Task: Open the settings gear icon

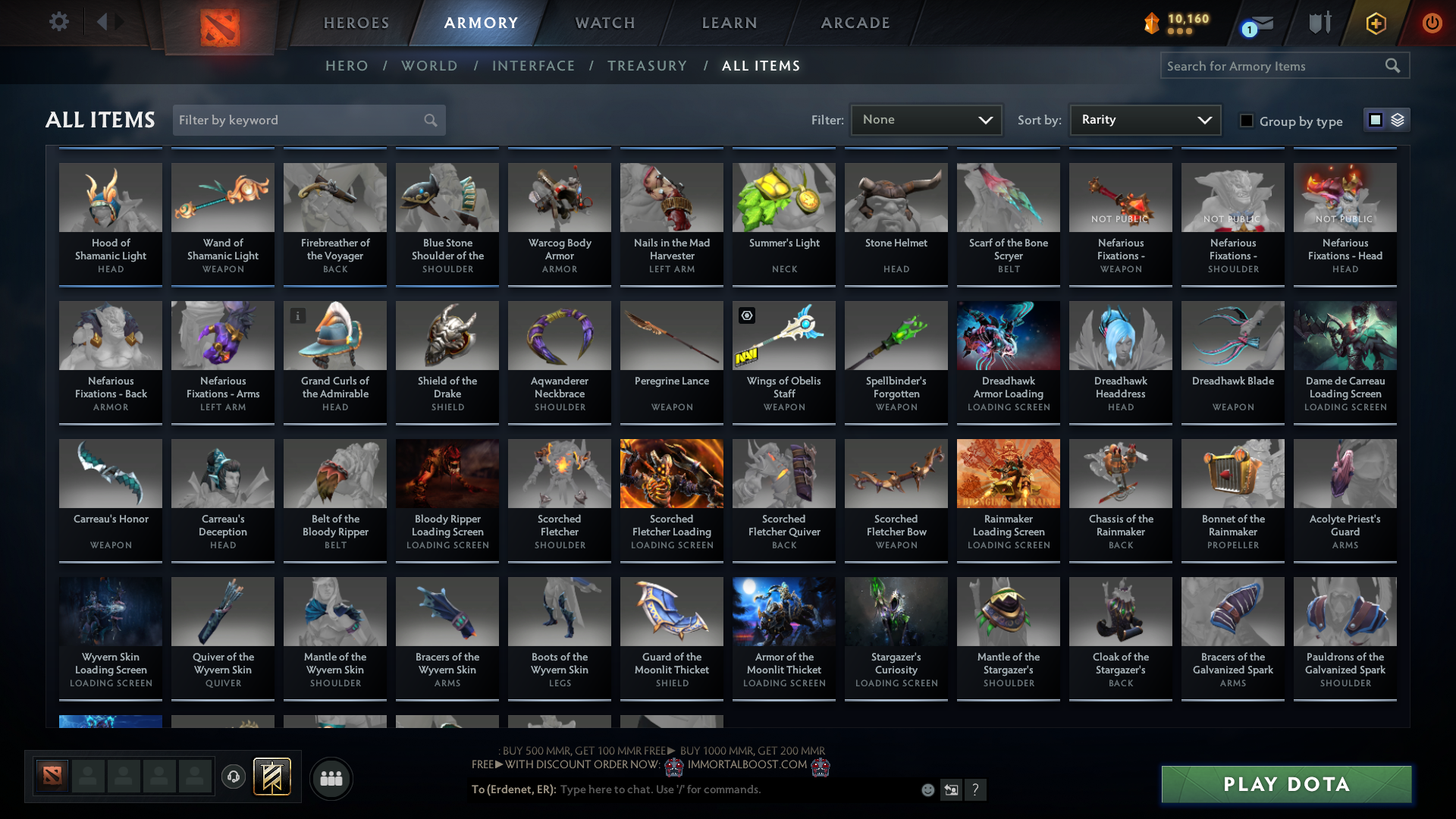Action: click(x=58, y=22)
